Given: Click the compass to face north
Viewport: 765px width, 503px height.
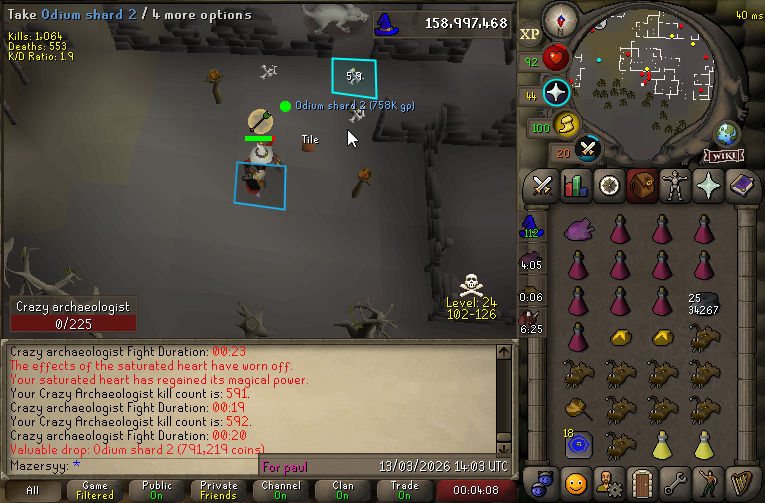Looking at the screenshot, I should point(559,19).
